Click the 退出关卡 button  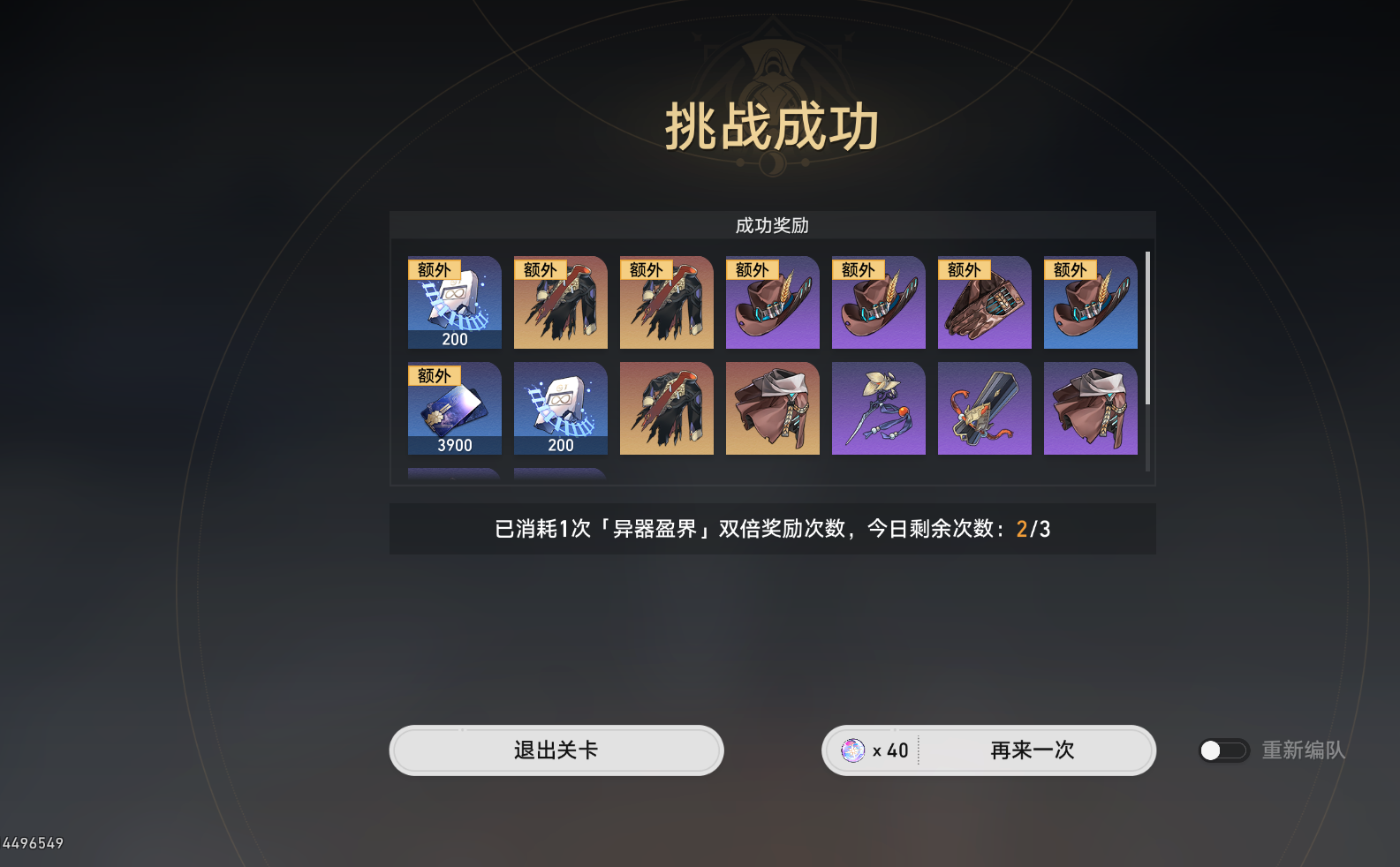click(x=556, y=750)
